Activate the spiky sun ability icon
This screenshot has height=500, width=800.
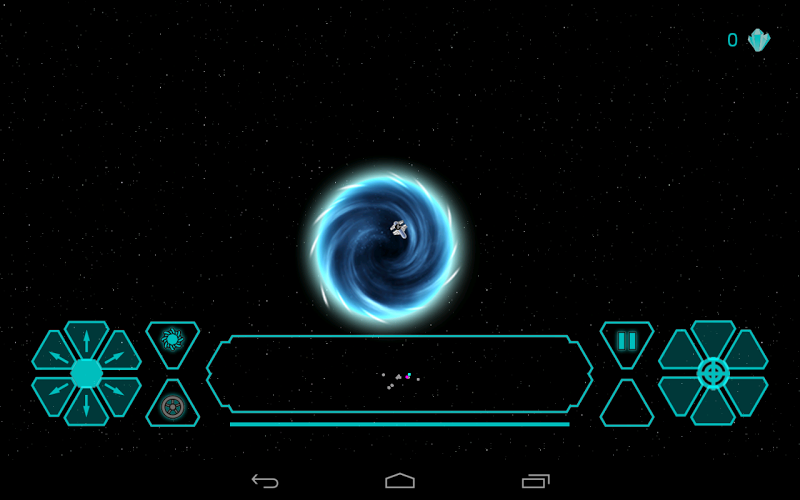point(172,340)
